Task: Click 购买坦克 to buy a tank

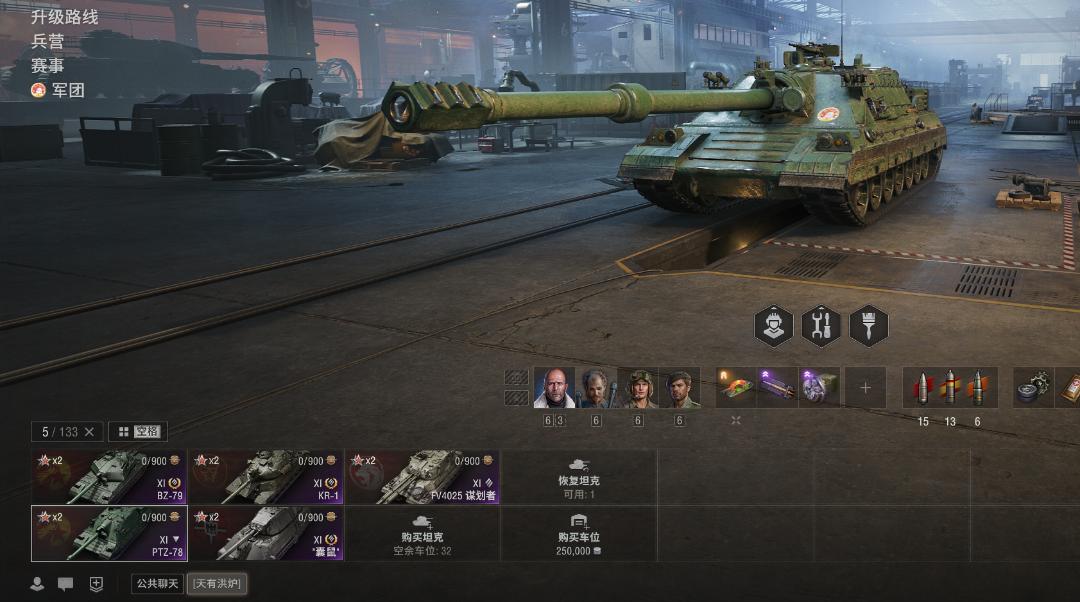Action: point(423,533)
